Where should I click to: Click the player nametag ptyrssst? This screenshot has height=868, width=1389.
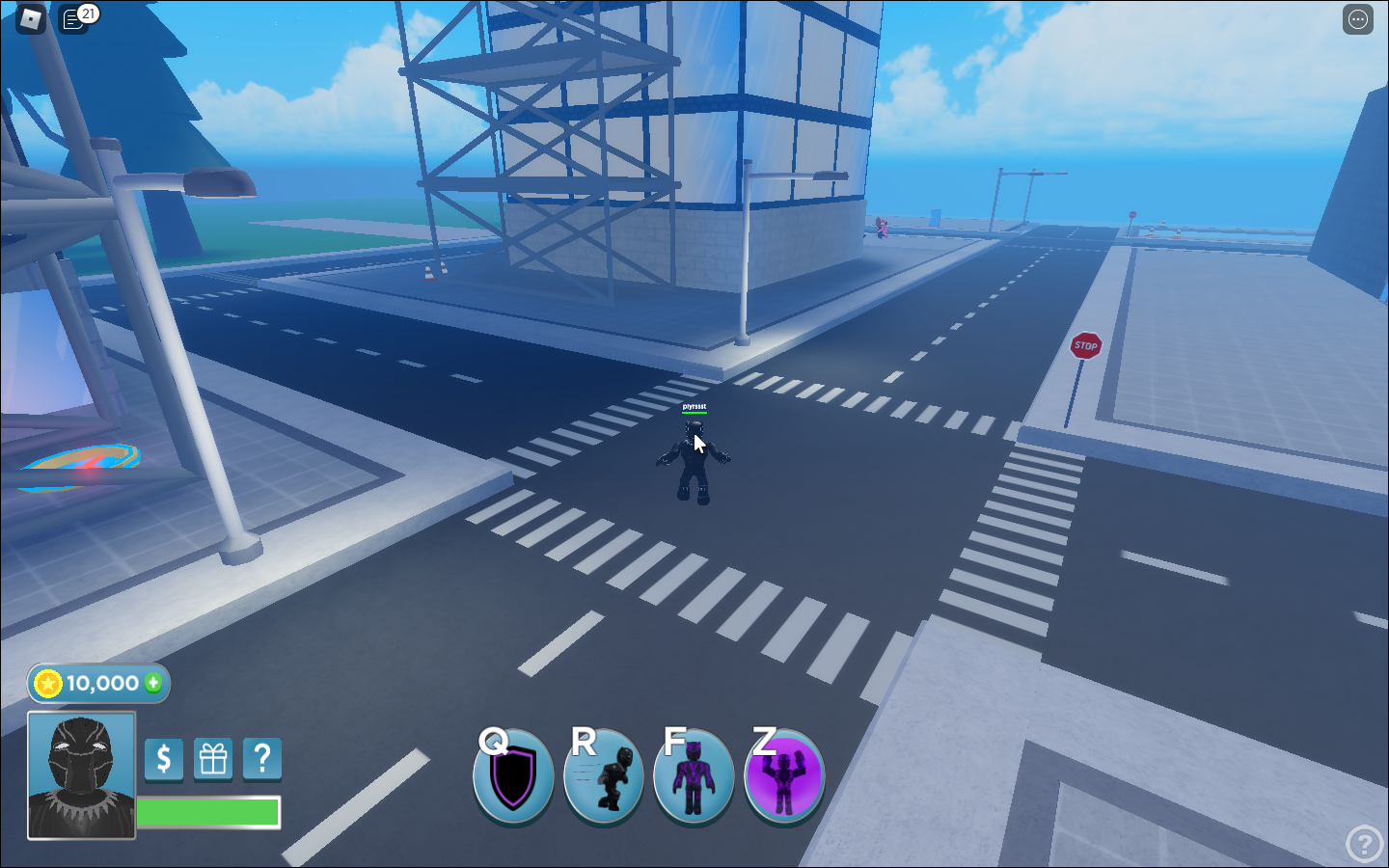(693, 407)
